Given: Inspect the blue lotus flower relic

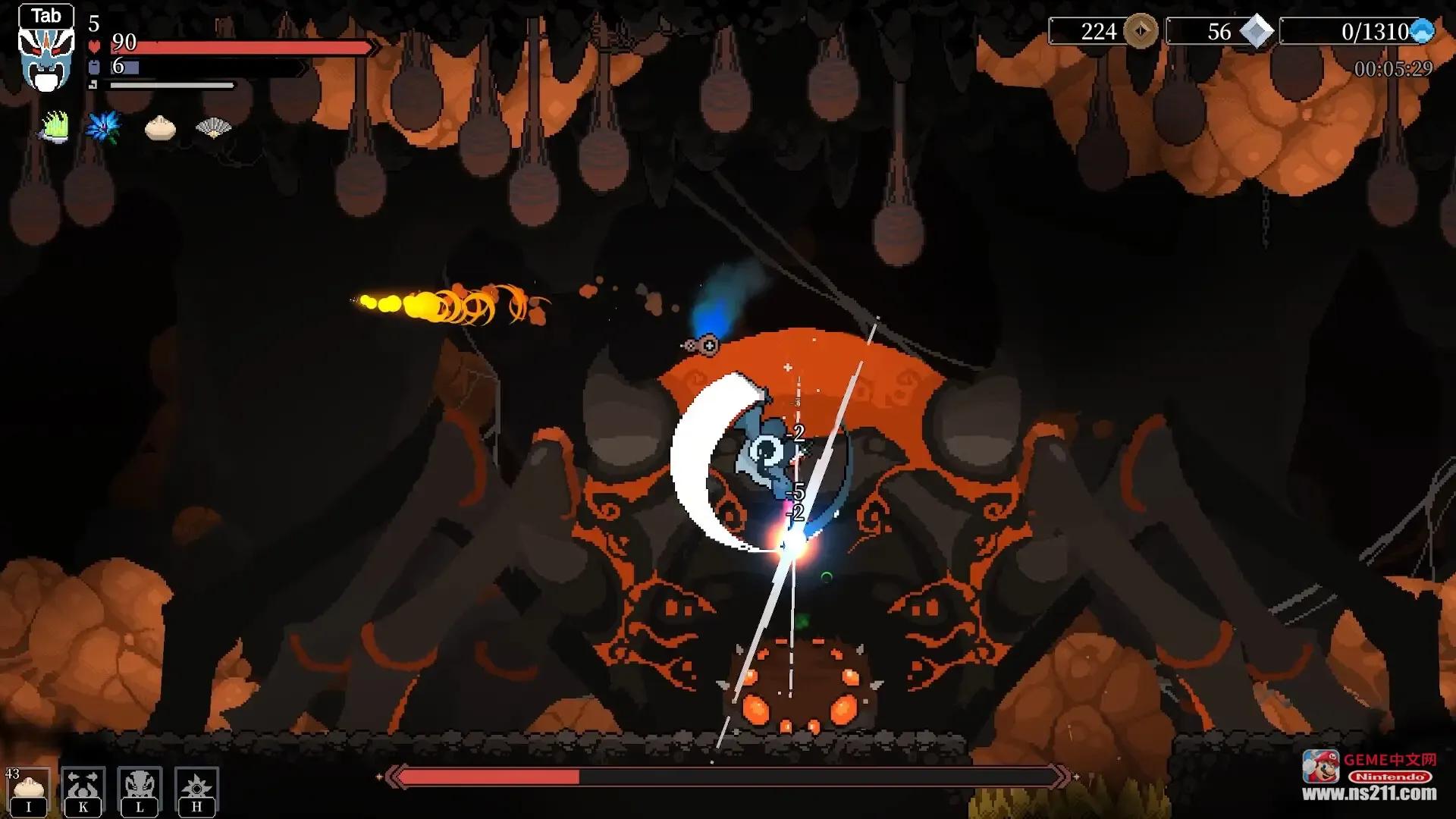Looking at the screenshot, I should pyautogui.click(x=104, y=127).
